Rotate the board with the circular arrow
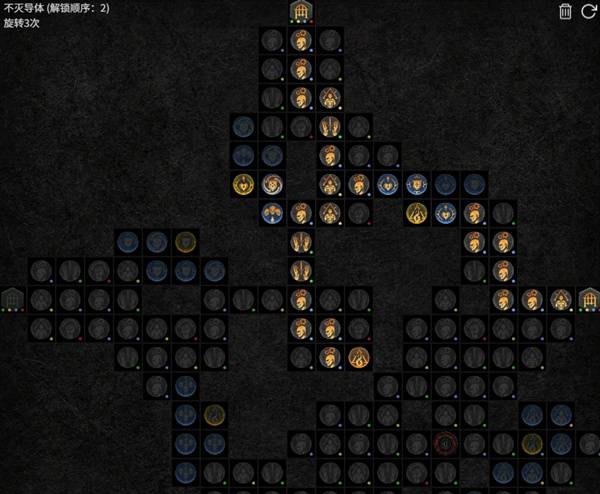Screen dimensions: 600x494 (x=588, y=11)
